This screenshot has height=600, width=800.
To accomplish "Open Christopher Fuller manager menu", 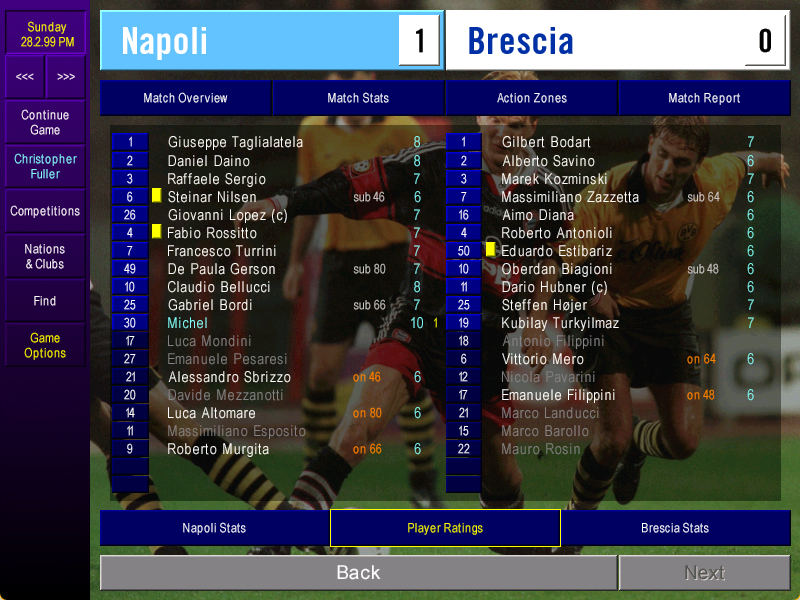I will (45, 166).
